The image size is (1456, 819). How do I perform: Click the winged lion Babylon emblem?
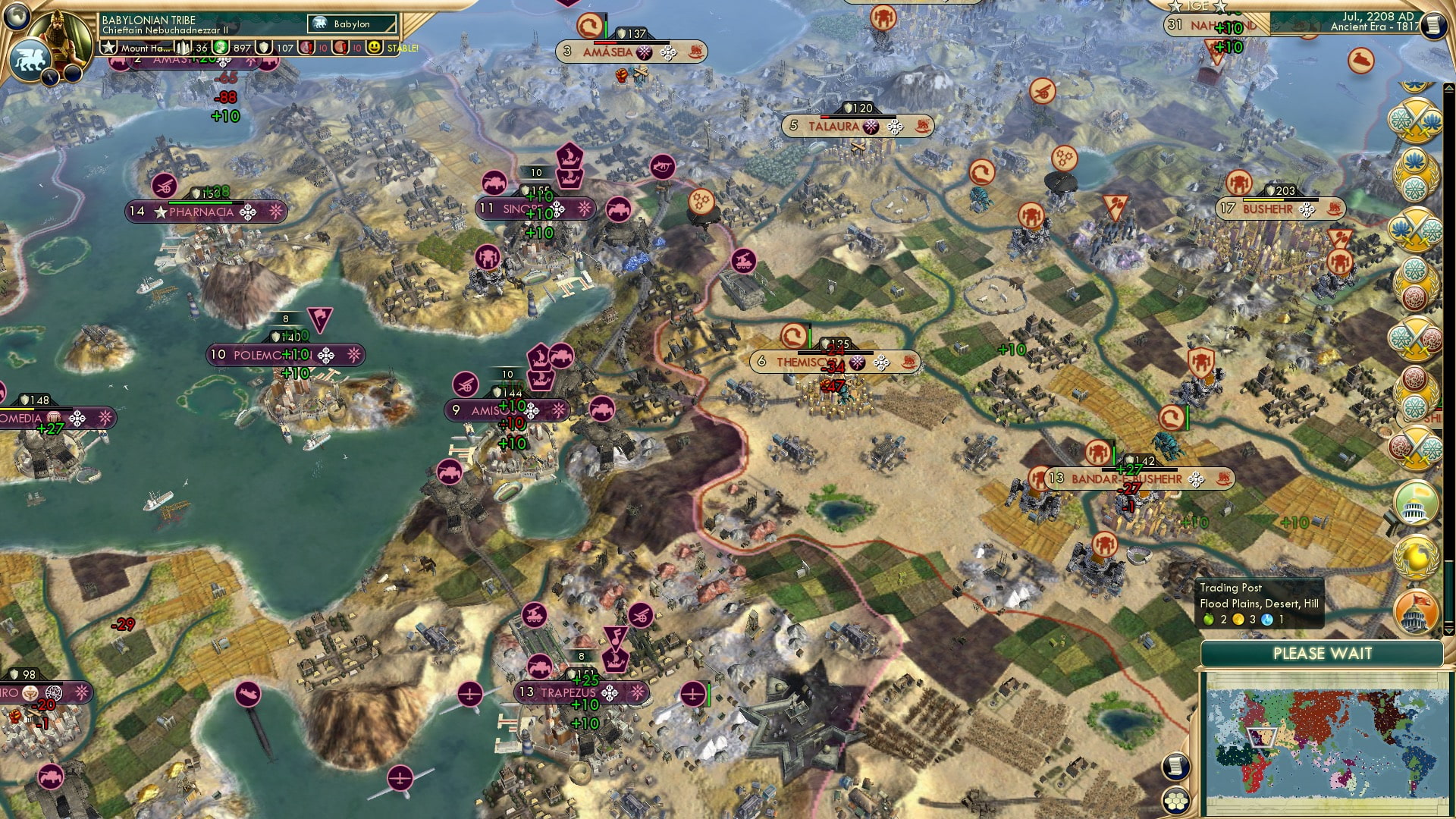pyautogui.click(x=29, y=59)
